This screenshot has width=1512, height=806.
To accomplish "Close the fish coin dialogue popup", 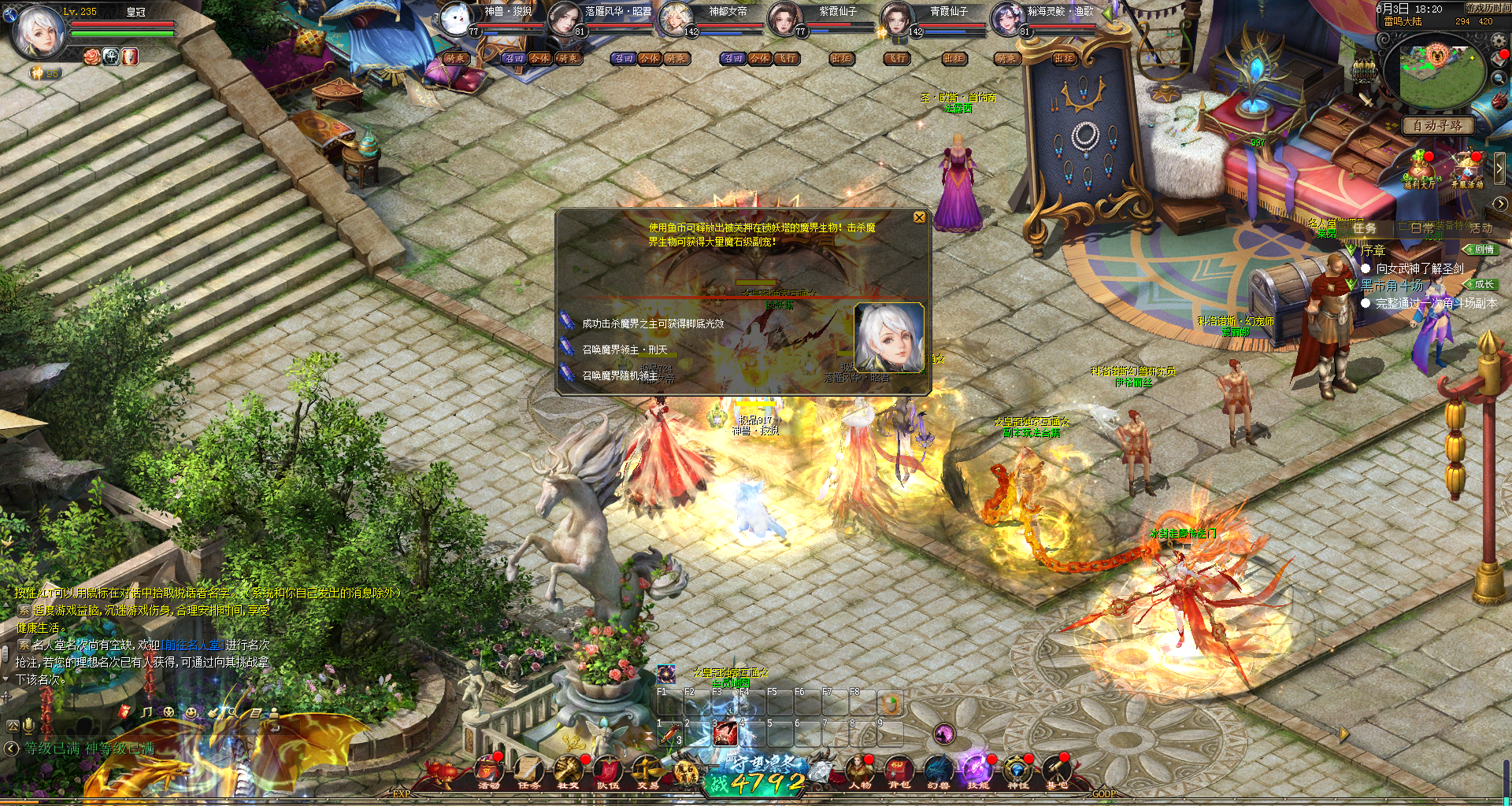I will click(x=919, y=217).
